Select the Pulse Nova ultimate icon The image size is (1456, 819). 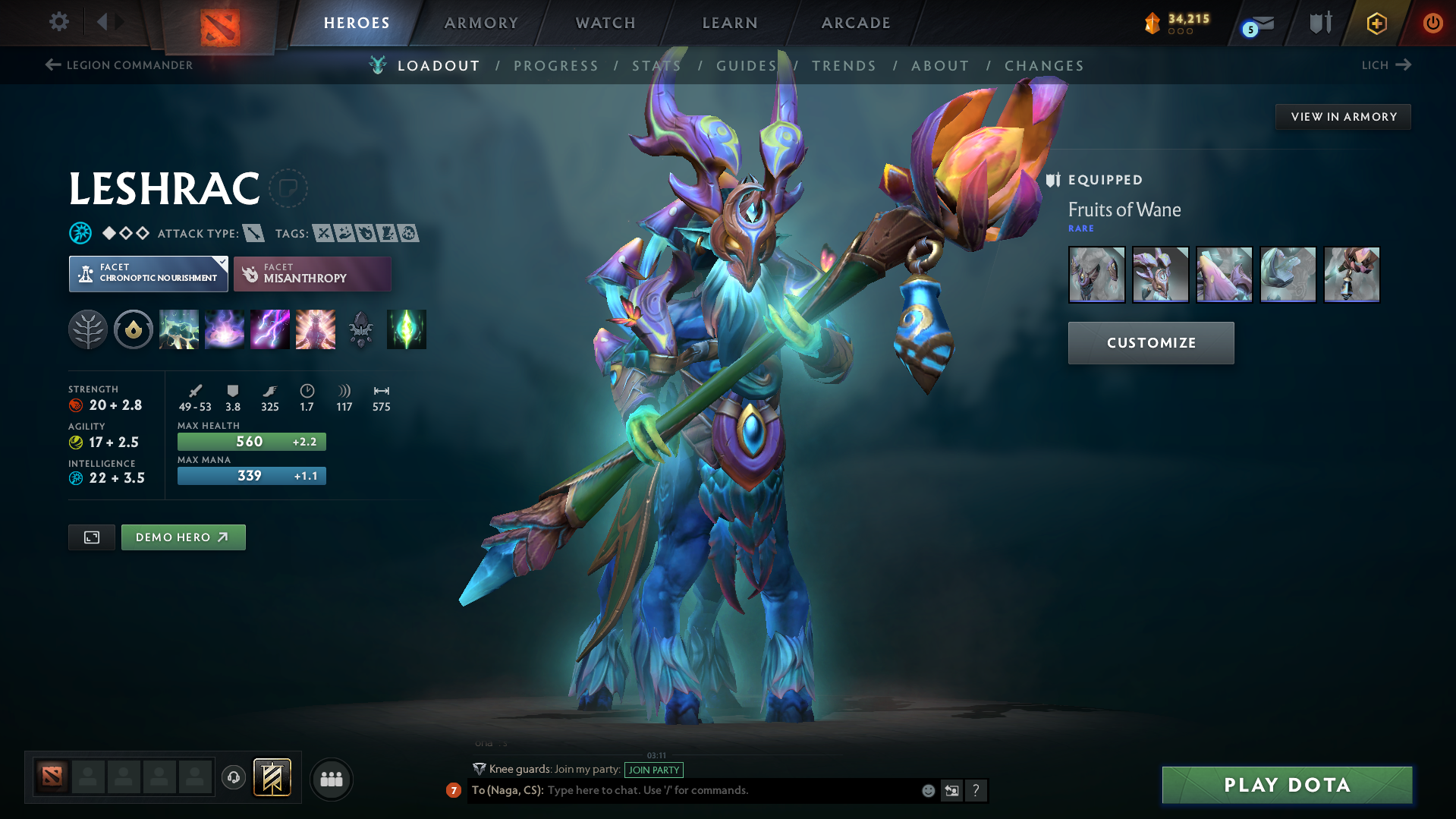[x=315, y=329]
